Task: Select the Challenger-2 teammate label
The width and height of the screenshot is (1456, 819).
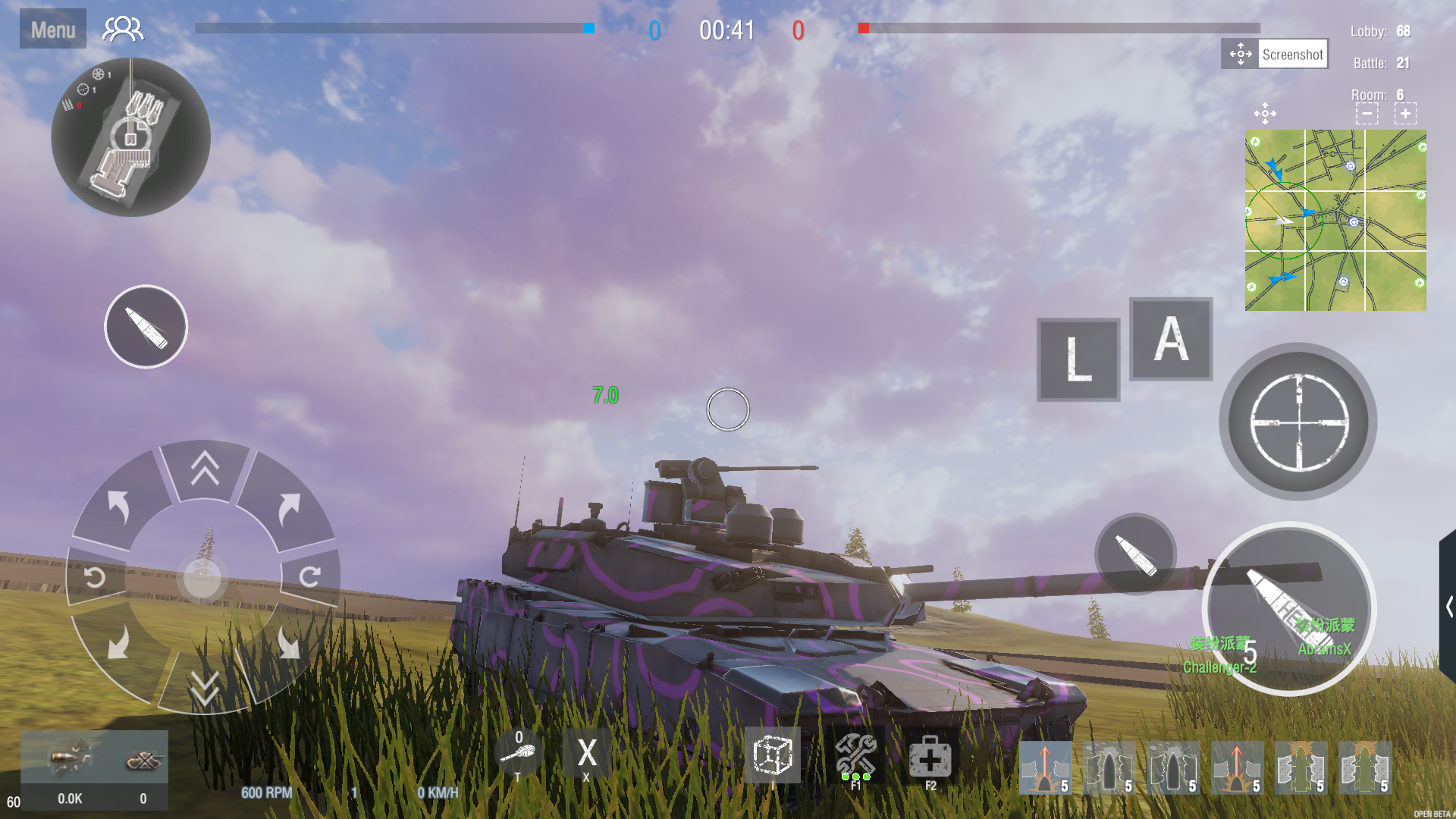Action: pos(1221,667)
